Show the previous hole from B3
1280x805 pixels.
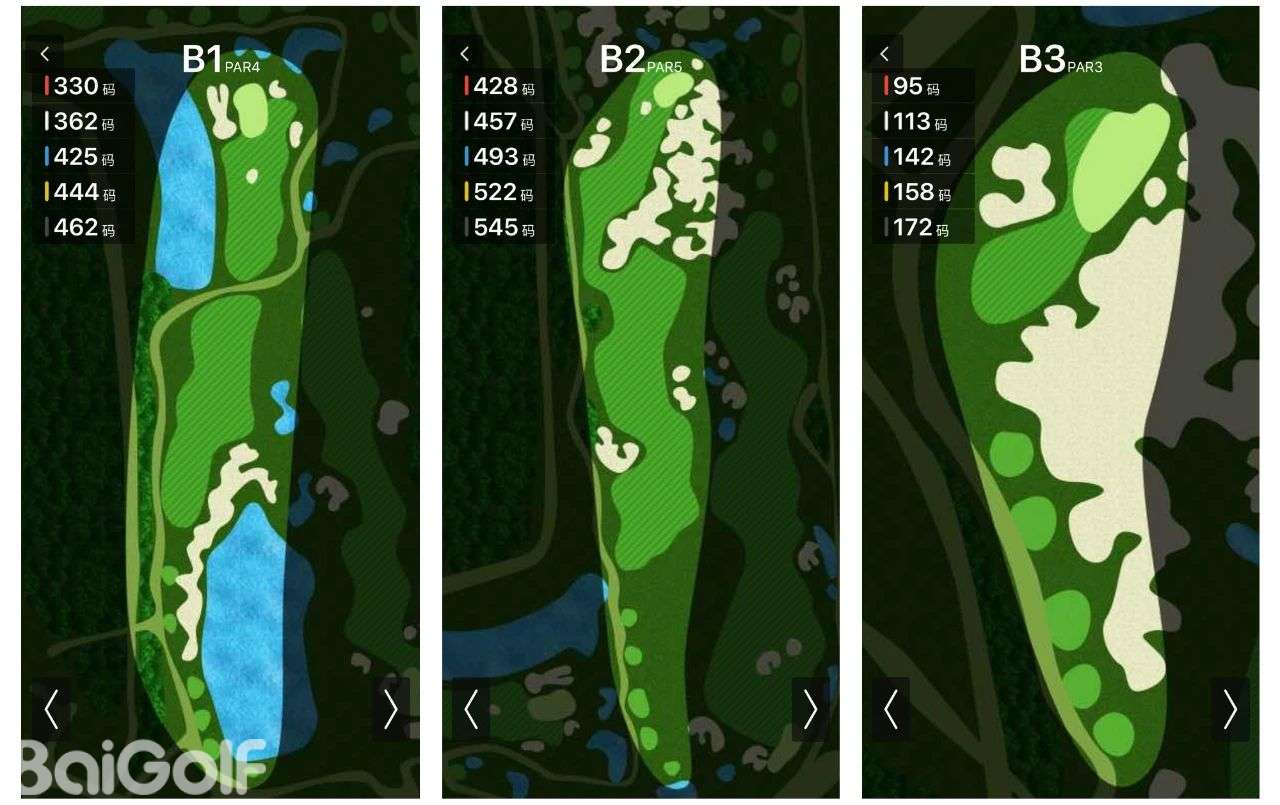point(890,709)
